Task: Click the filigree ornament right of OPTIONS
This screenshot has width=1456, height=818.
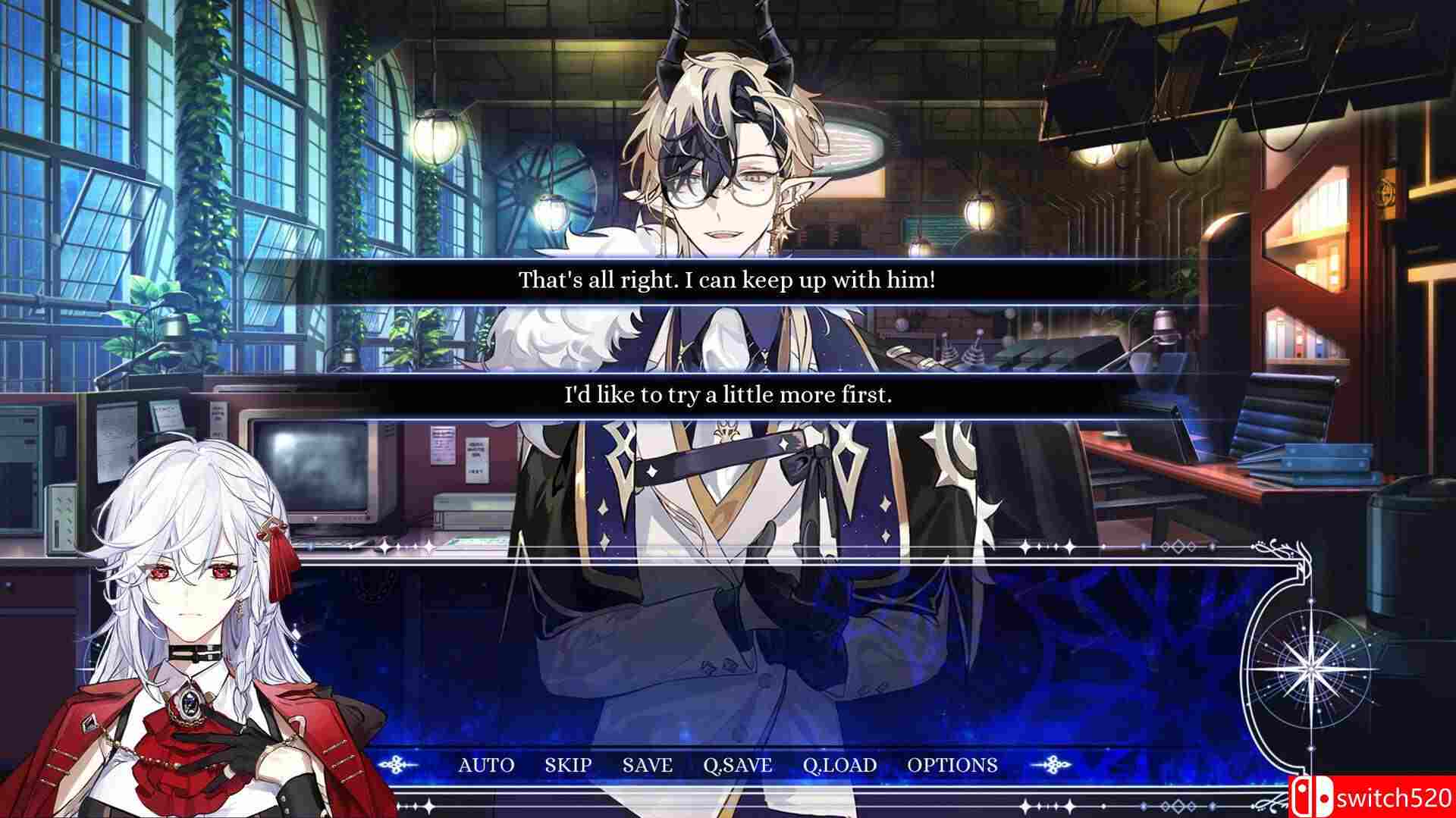Action: point(1054,765)
